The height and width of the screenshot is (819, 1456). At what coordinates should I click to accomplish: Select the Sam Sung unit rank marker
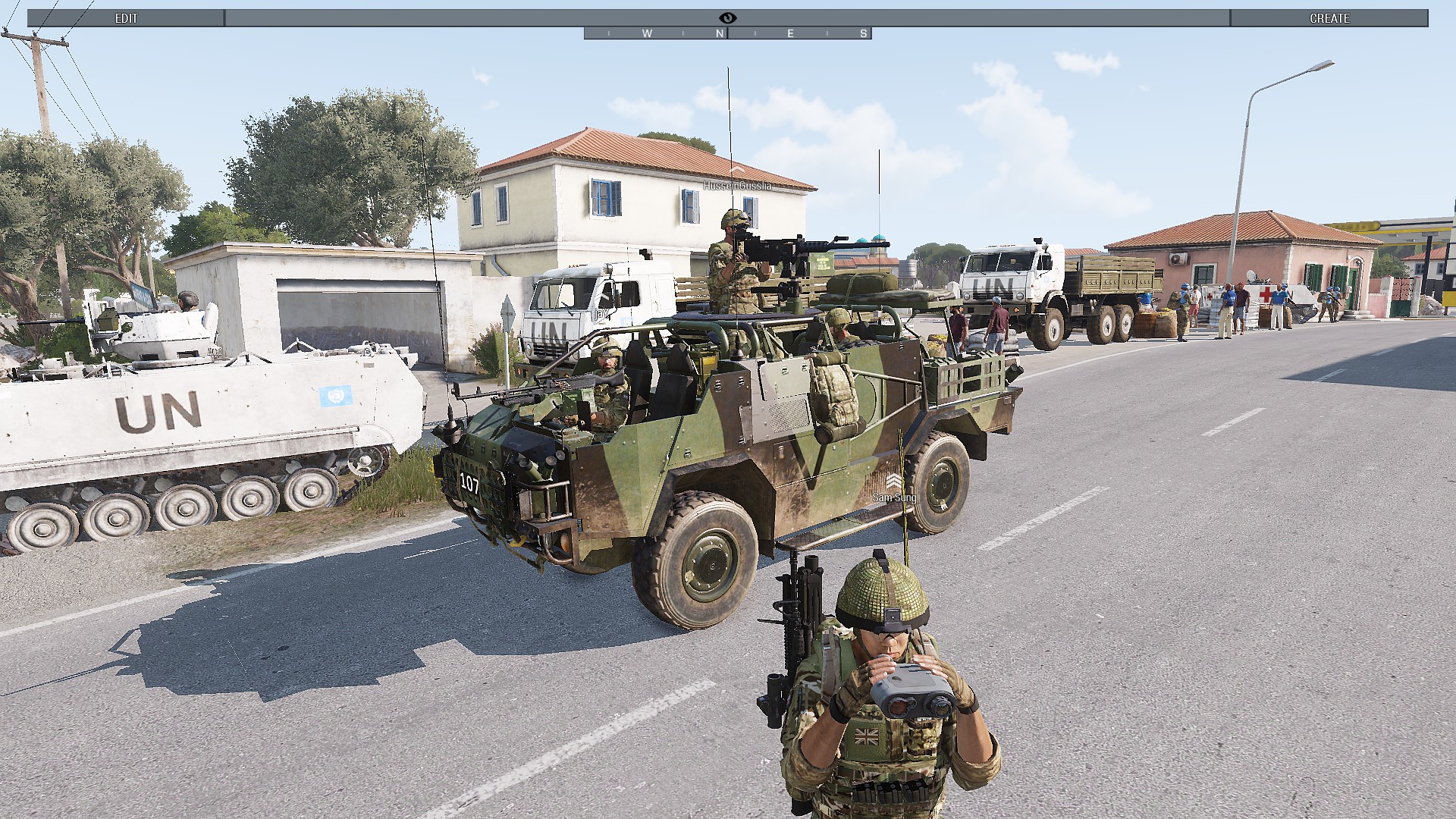(x=894, y=482)
